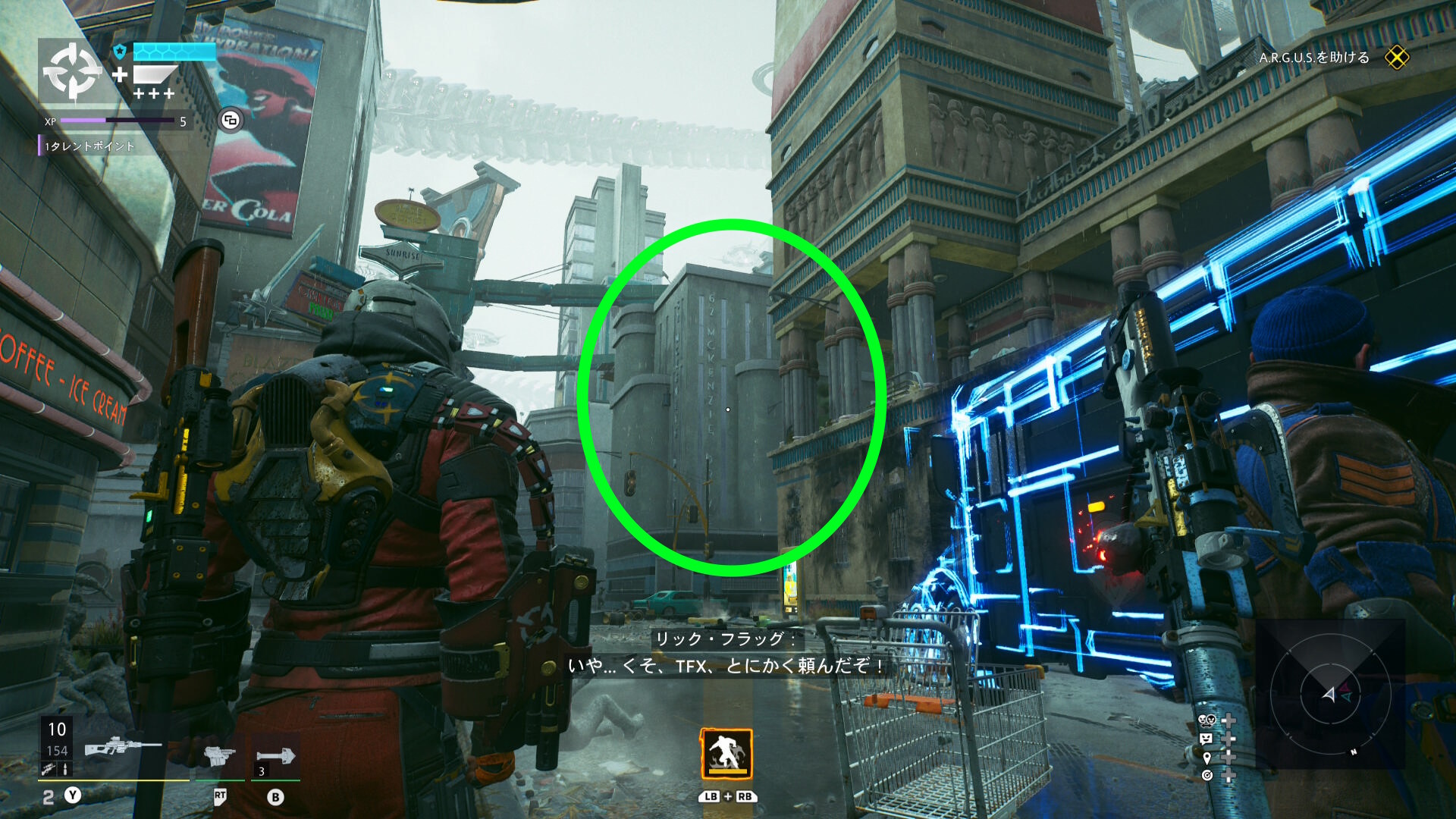This screenshot has height=819, width=1456.
Task: Click the yellow diamond mission marker icon
Action: coord(1396,58)
